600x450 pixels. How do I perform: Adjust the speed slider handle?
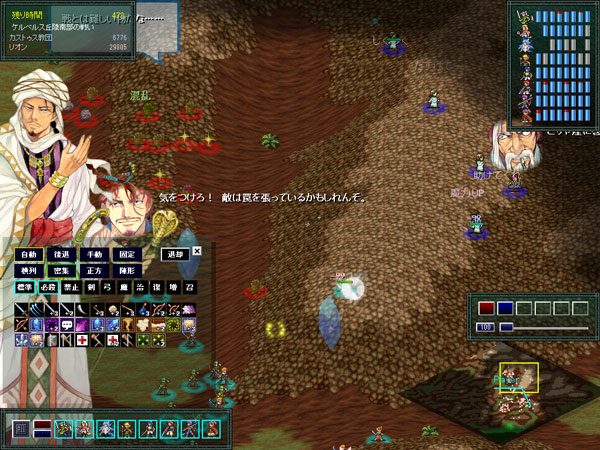pos(506,327)
